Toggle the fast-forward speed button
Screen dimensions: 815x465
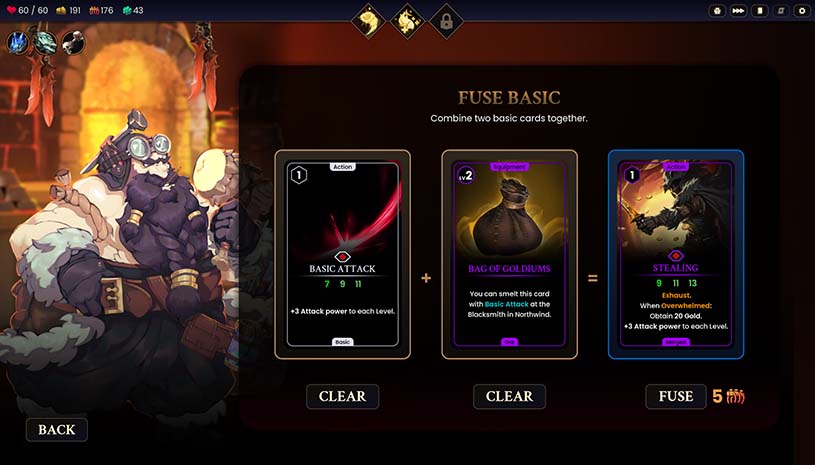click(738, 11)
